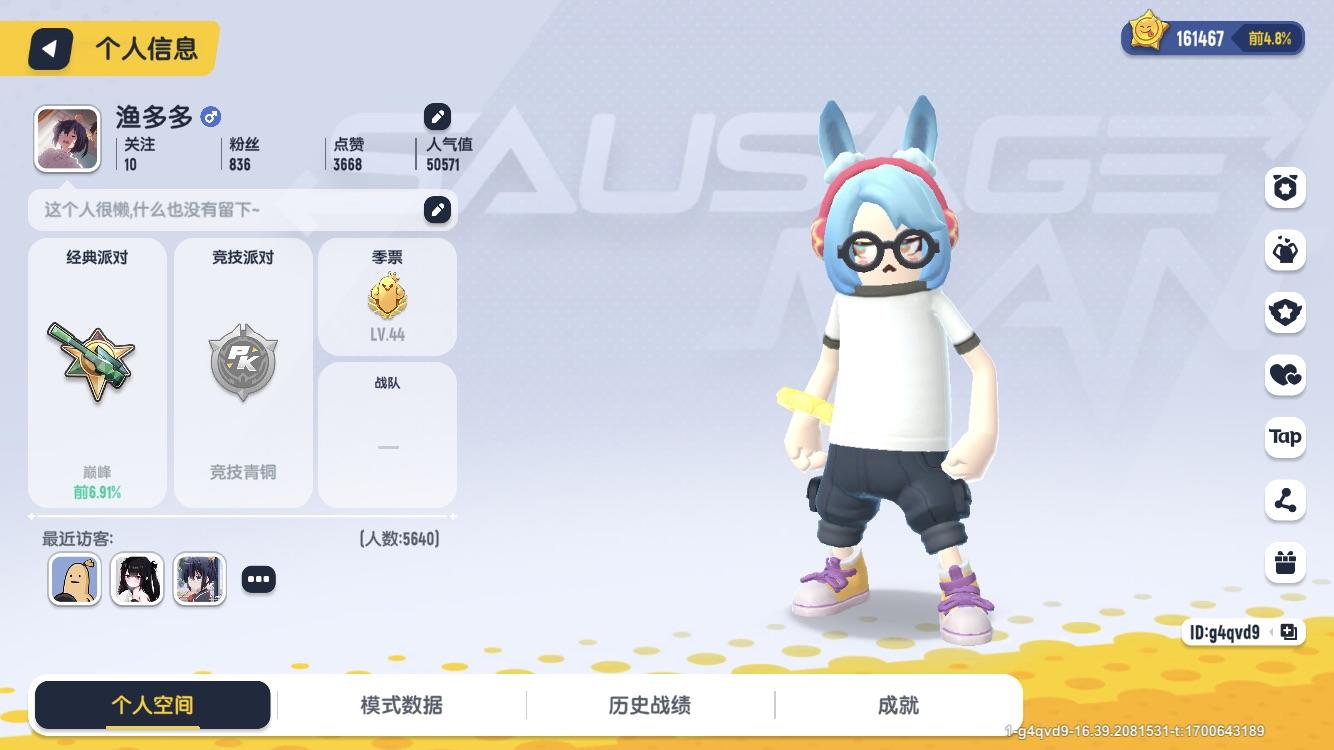The image size is (1334, 750).
Task: Open the share icon on the right sidebar
Action: (1285, 500)
